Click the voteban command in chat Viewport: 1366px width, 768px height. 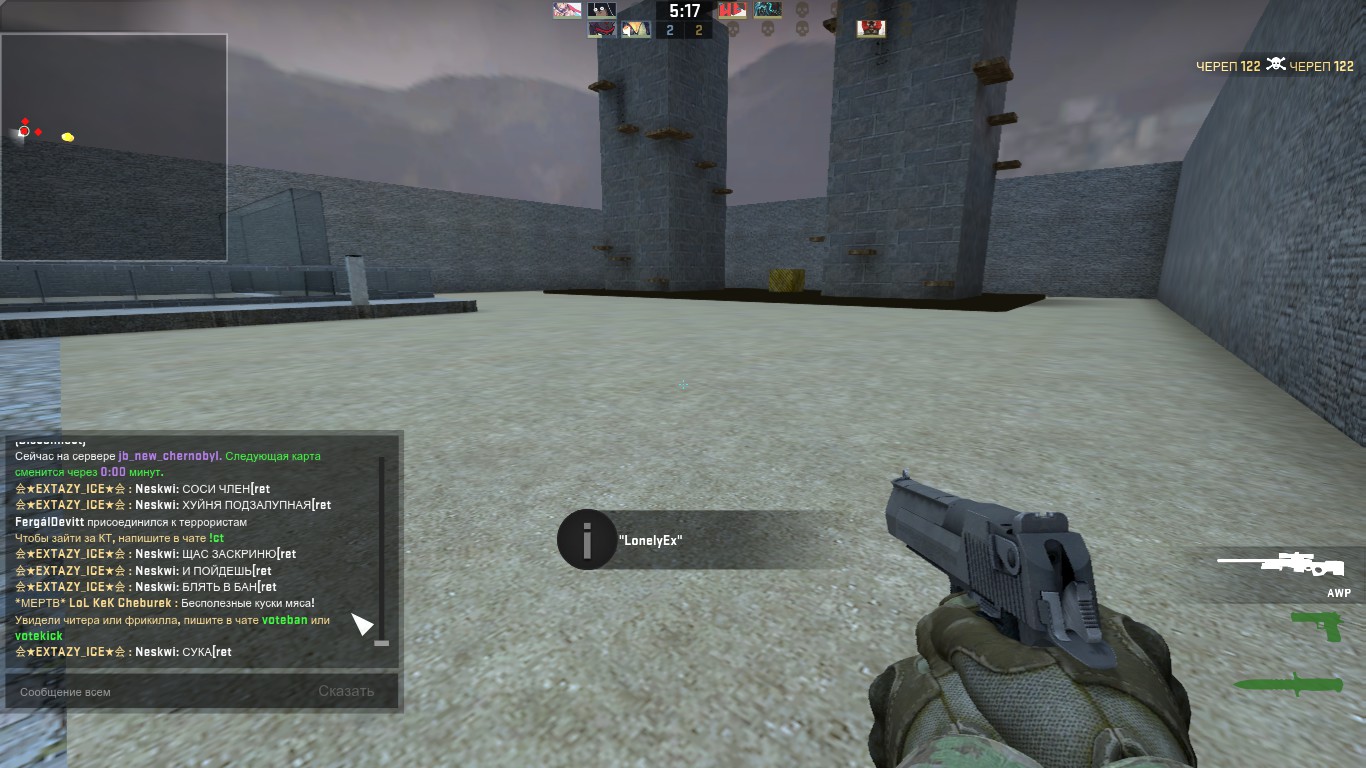click(284, 620)
